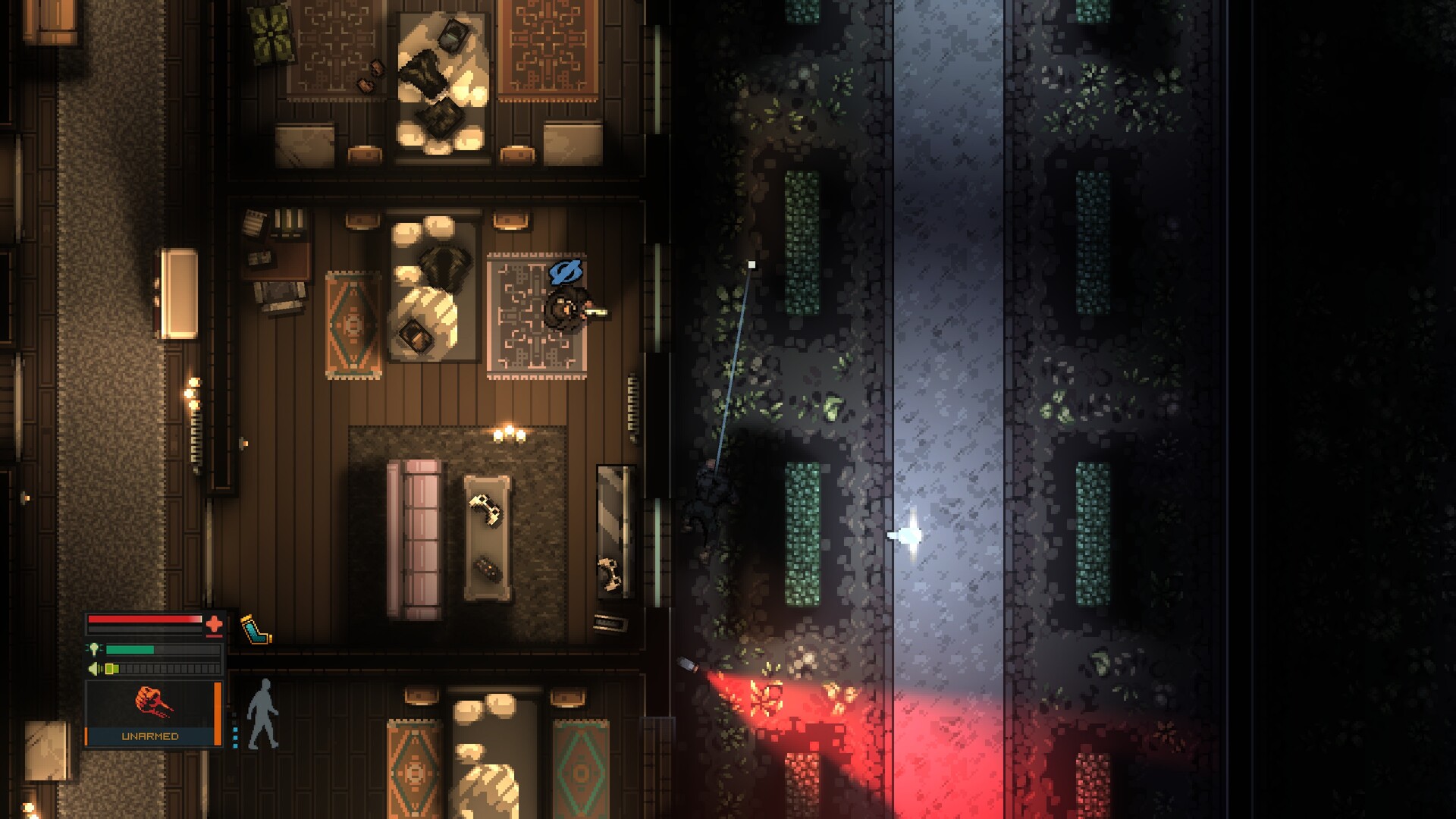Image resolution: width=1456 pixels, height=819 pixels.
Task: Click the red dash icon under the health cross
Action: click(x=214, y=635)
